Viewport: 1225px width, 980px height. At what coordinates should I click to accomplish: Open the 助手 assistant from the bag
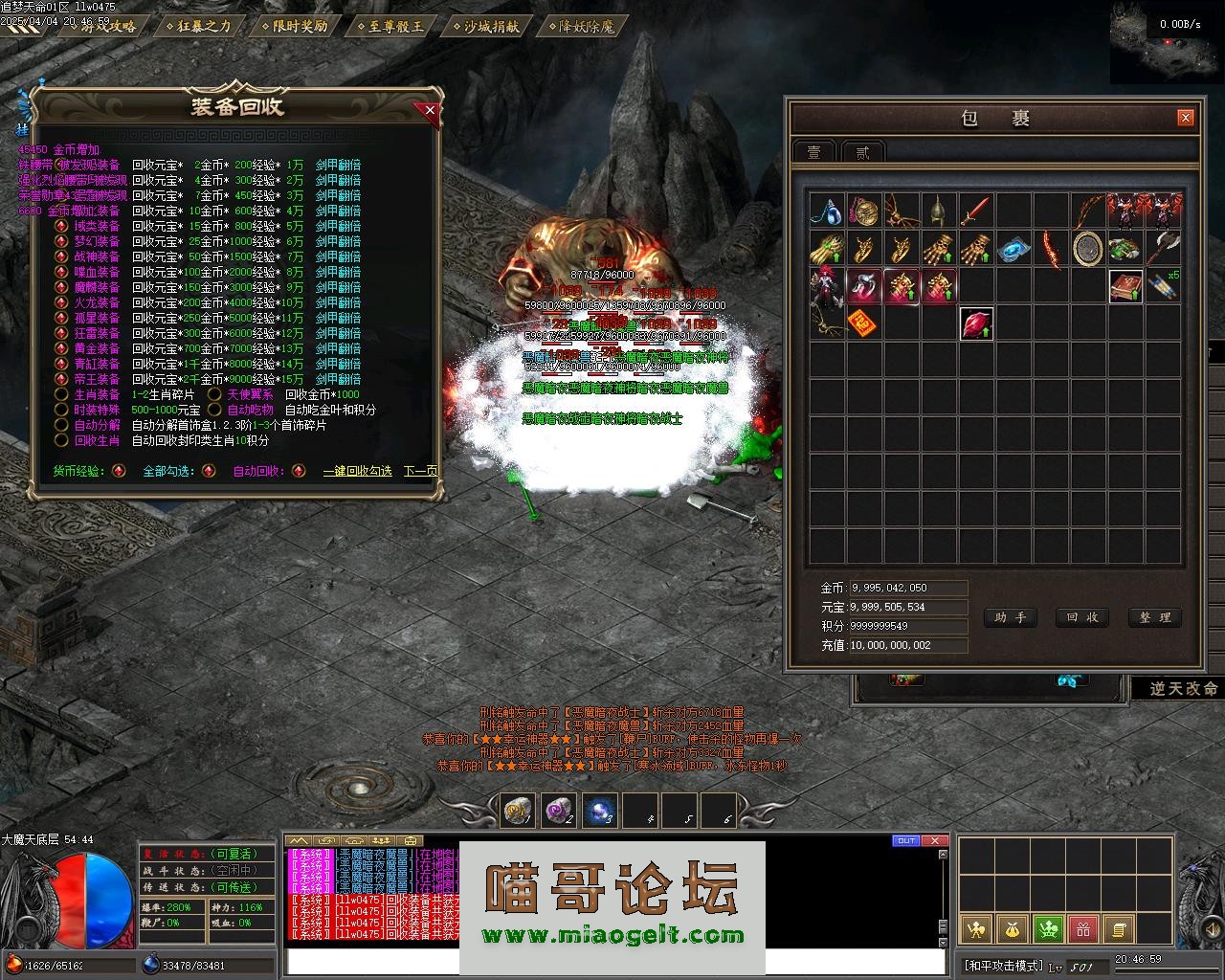pos(1010,617)
